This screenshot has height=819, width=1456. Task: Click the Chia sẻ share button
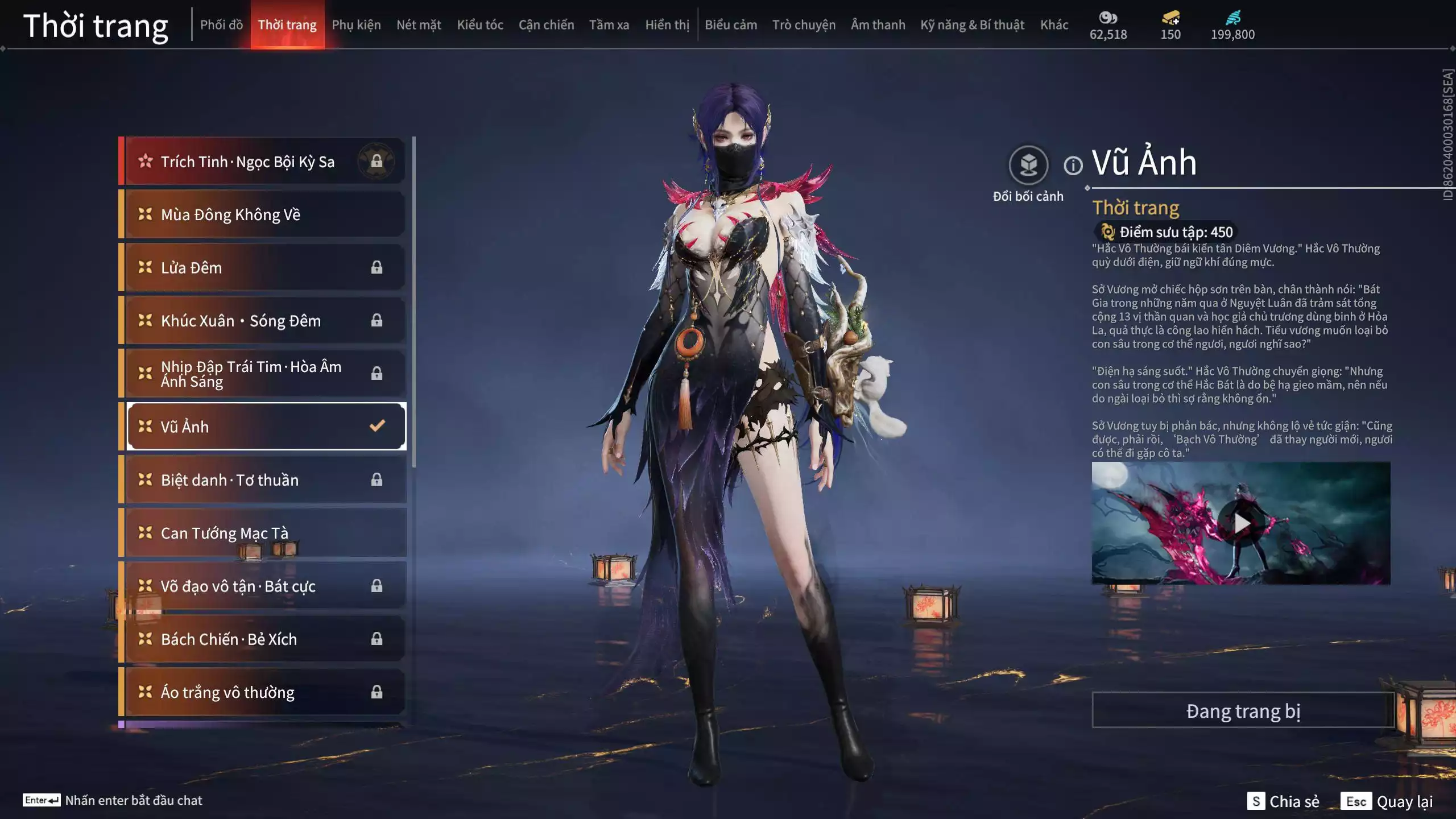coord(1284,801)
